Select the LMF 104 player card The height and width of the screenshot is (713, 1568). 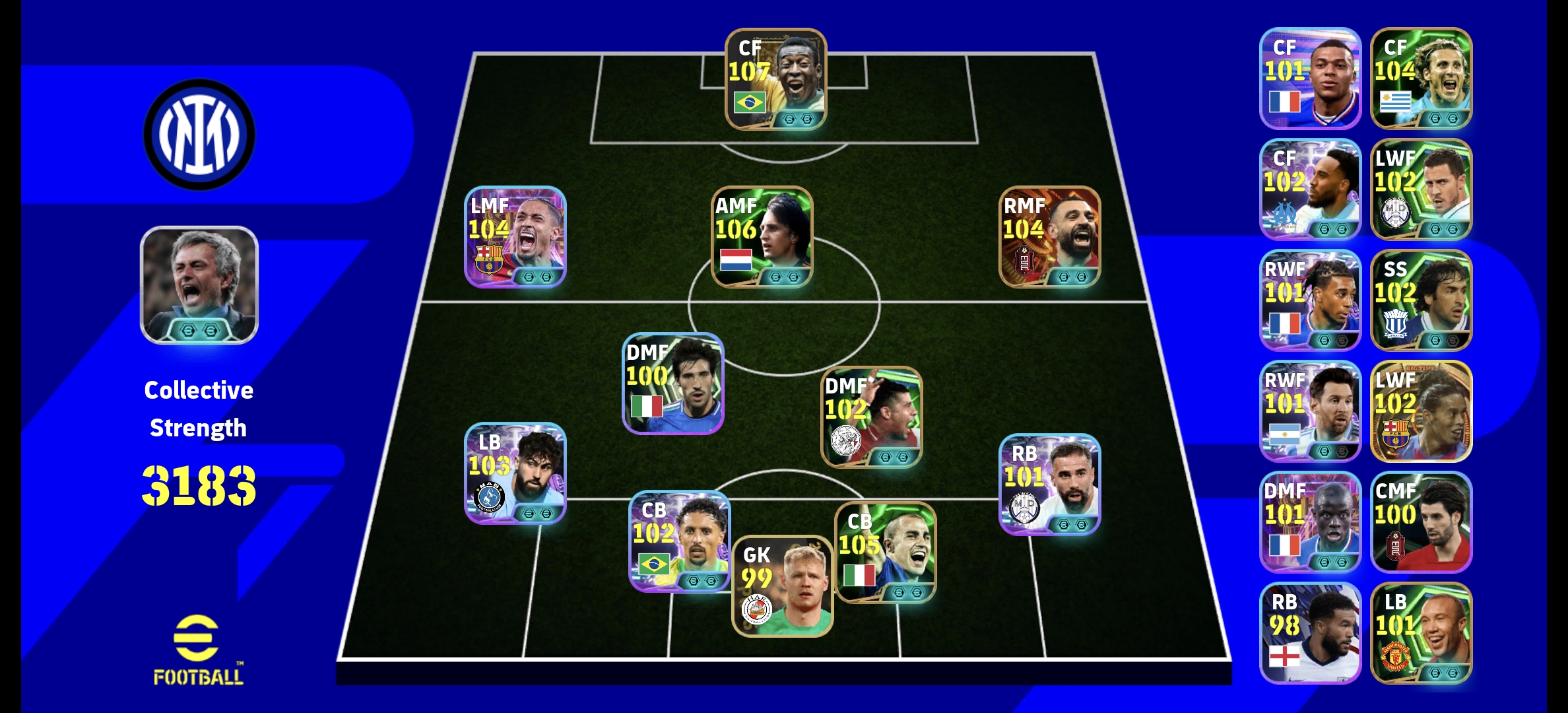515,237
